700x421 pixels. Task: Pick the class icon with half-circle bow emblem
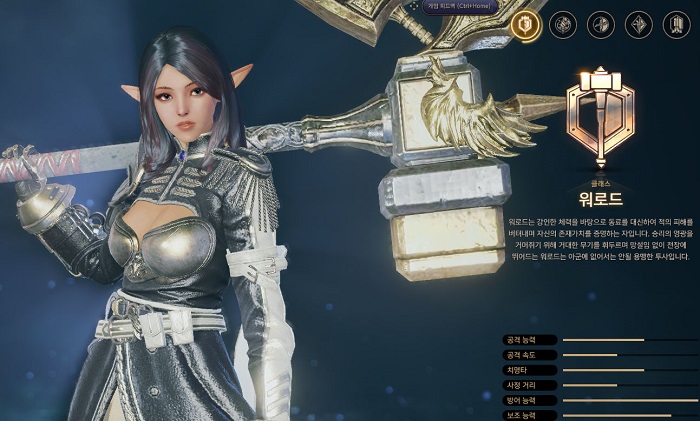point(600,24)
